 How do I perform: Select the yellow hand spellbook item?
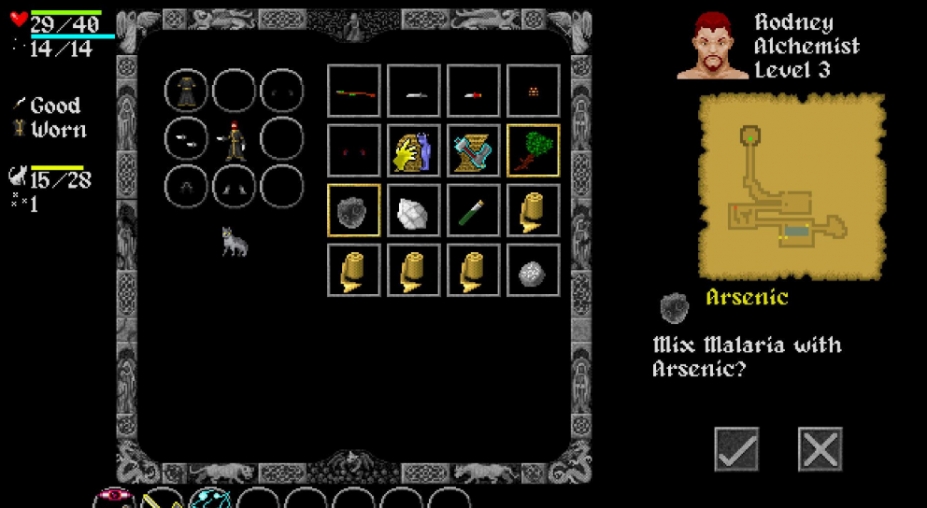pos(413,150)
